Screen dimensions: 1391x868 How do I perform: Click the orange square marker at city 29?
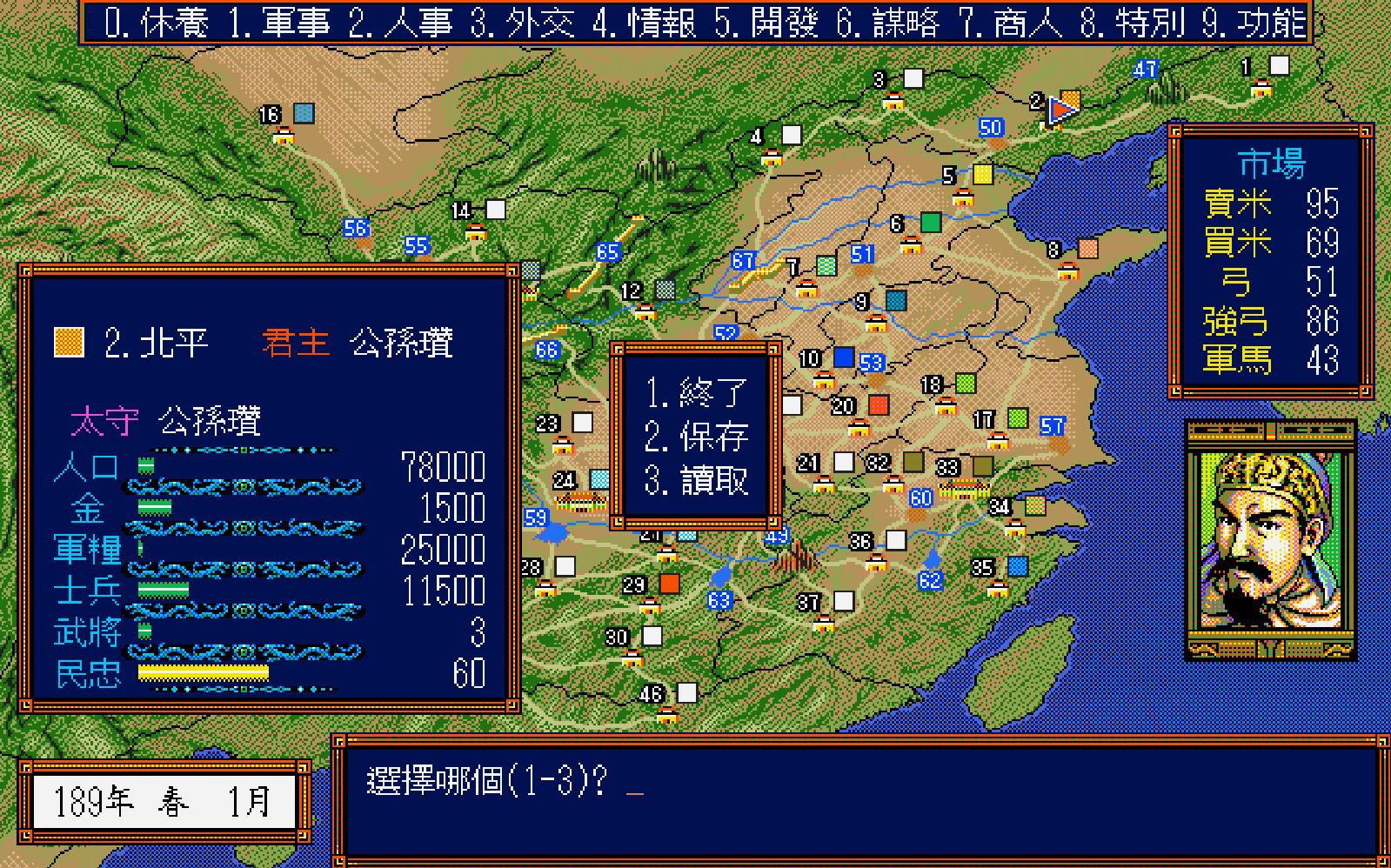(x=669, y=584)
